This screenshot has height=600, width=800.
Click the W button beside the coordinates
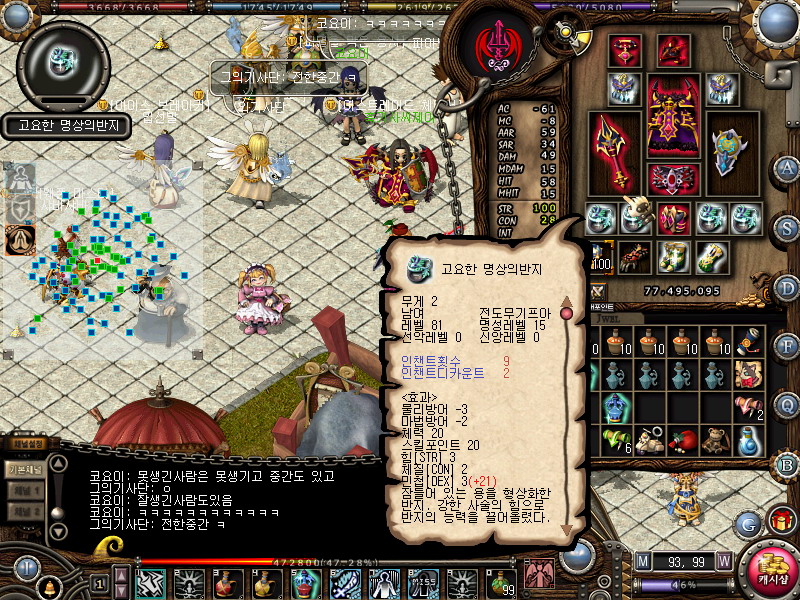(723, 560)
